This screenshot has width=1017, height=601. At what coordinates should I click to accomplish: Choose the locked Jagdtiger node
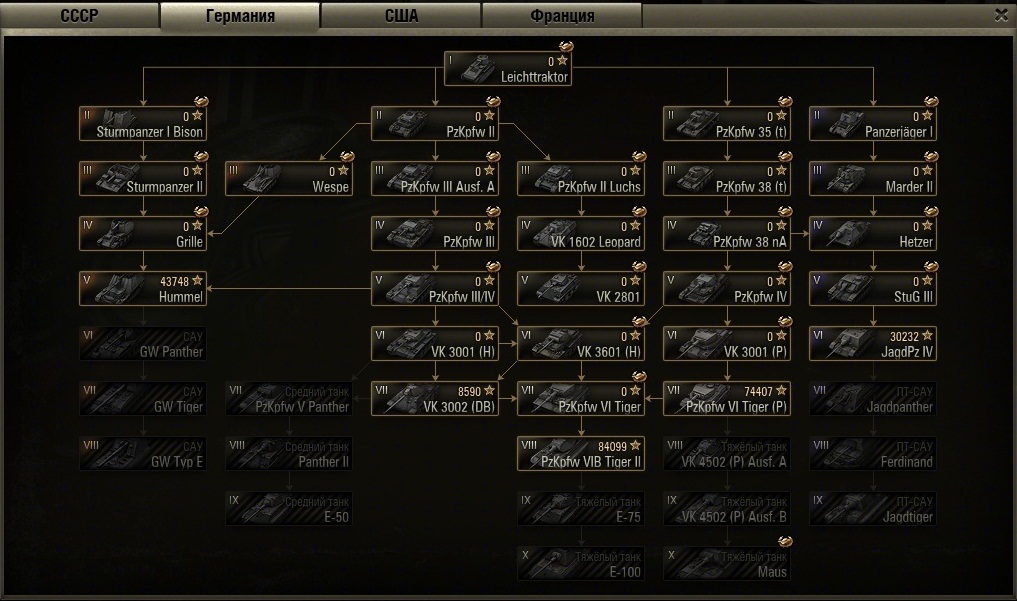873,508
